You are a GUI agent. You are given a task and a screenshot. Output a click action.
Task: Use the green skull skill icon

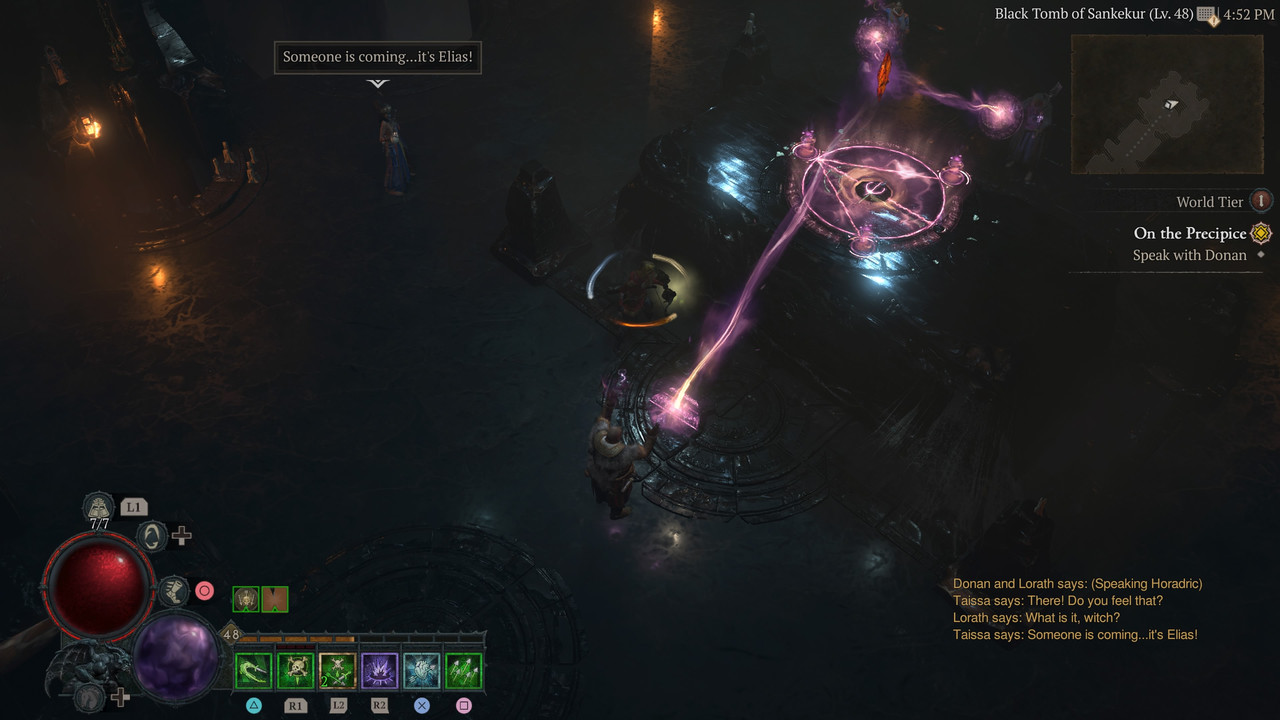tap(296, 671)
